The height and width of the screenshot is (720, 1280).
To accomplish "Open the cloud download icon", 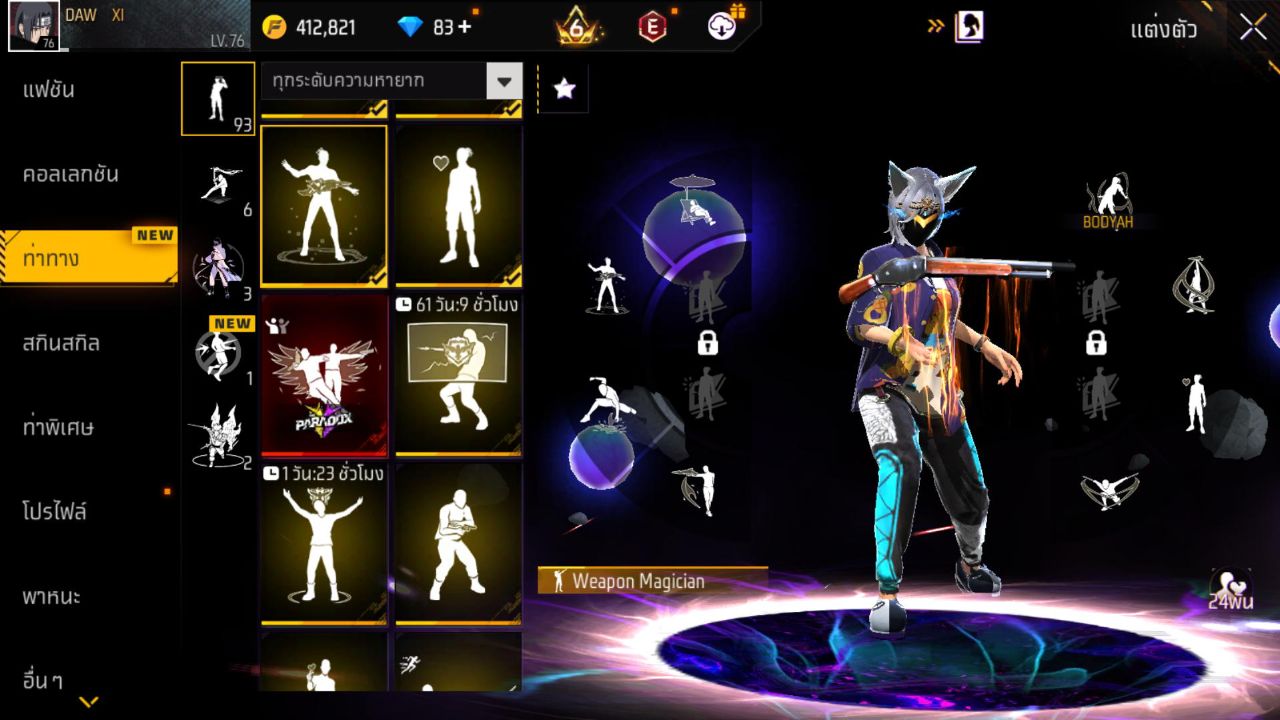I will tap(723, 26).
